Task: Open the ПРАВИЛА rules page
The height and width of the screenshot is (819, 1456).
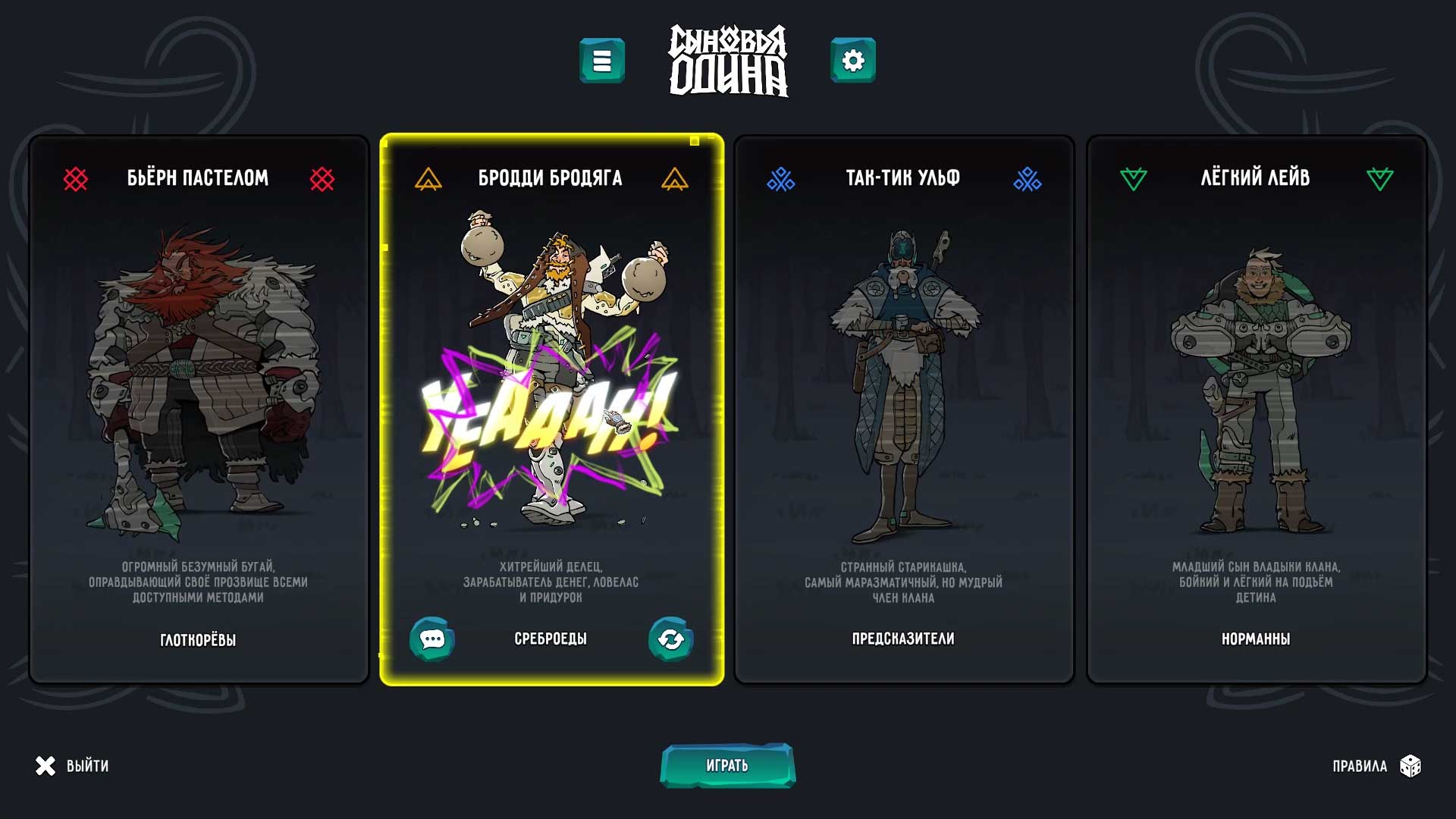Action: coord(1376,766)
